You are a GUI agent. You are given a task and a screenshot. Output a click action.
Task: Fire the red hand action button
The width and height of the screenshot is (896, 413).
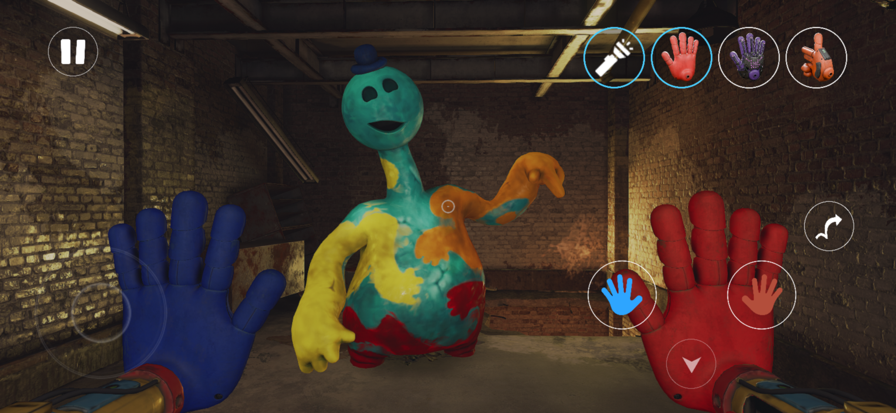pyautogui.click(x=761, y=295)
